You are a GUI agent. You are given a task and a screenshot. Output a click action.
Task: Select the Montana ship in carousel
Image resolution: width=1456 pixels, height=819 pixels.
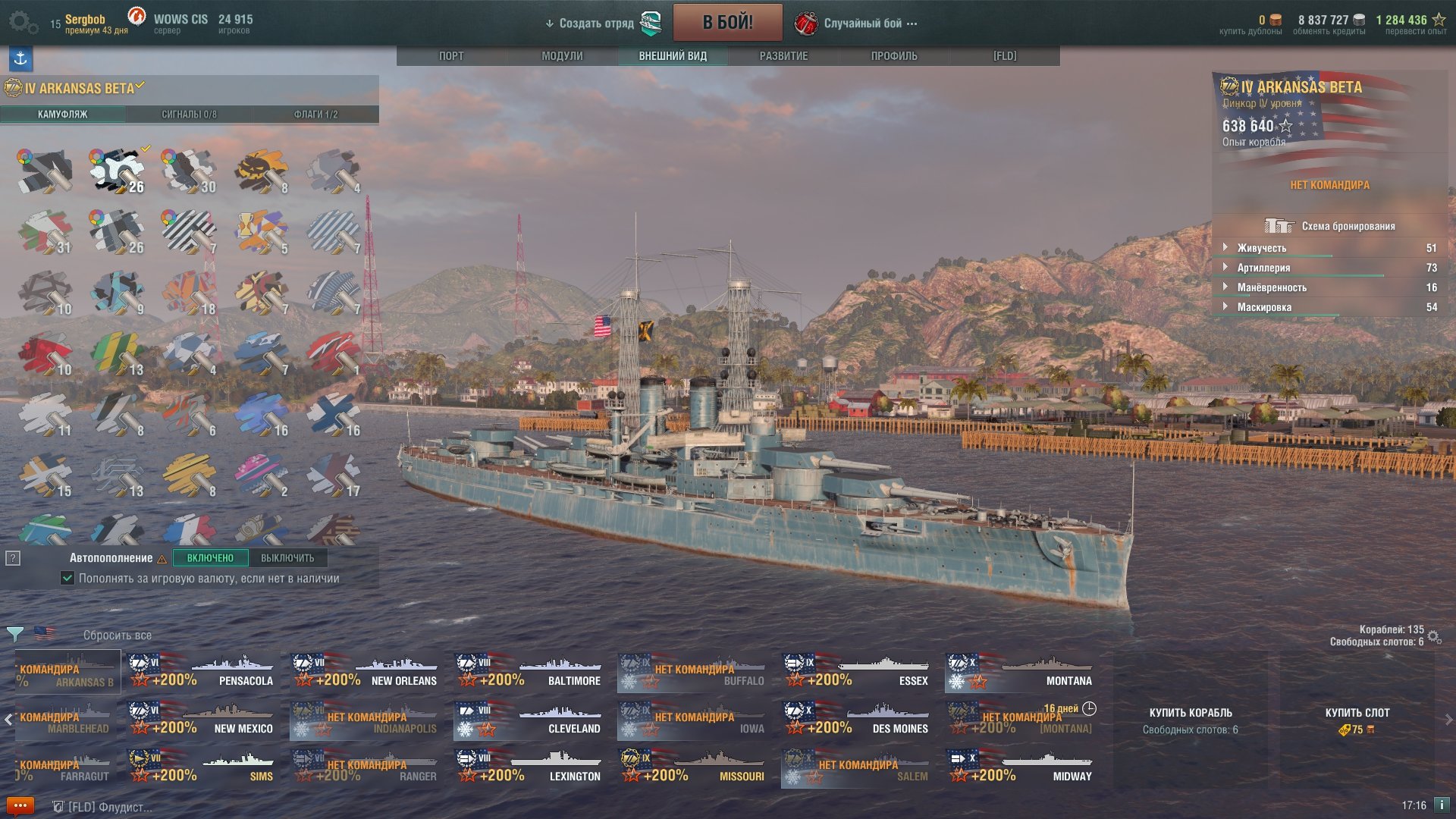pos(1020,672)
